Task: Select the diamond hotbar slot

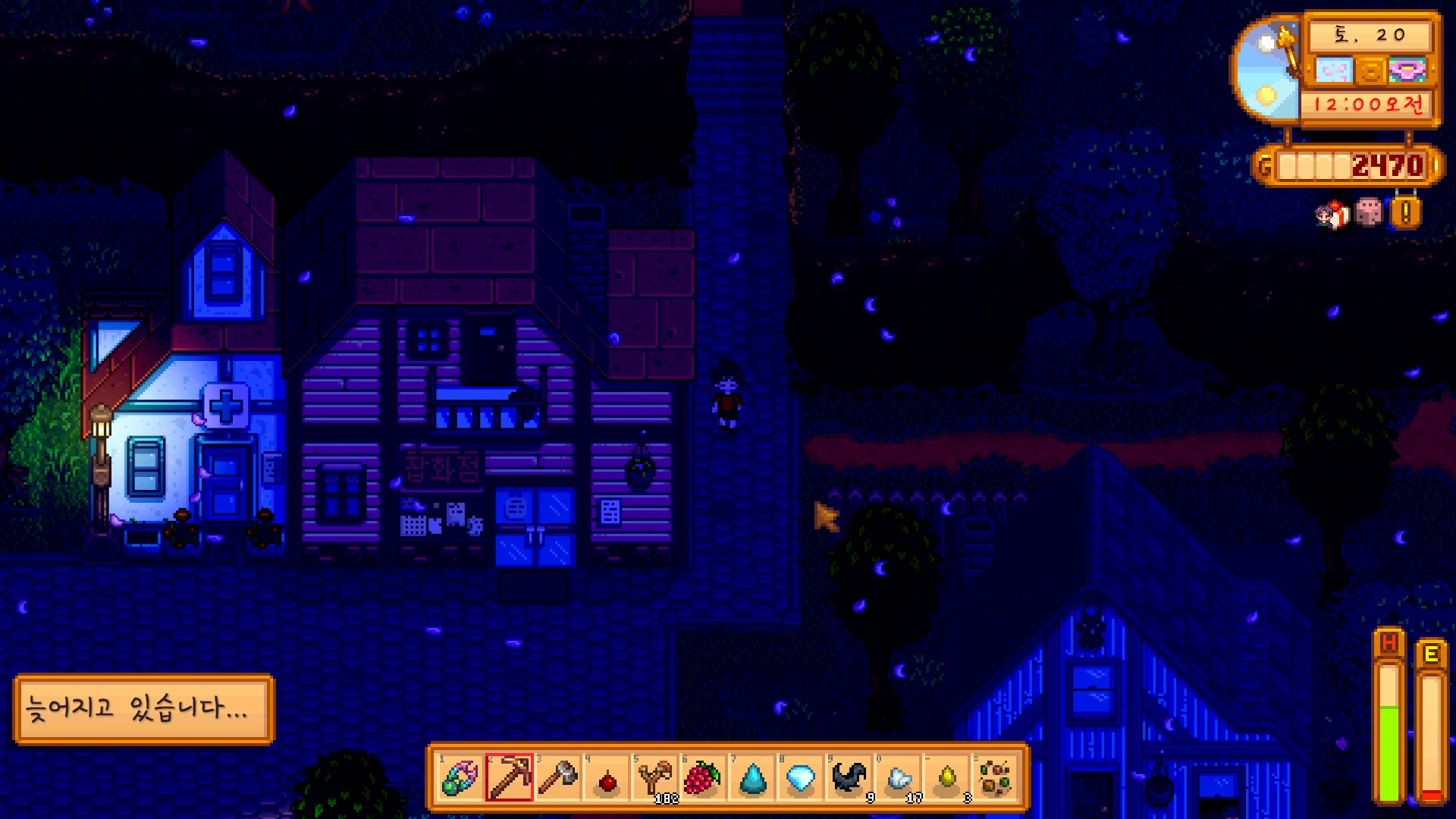Action: (801, 778)
